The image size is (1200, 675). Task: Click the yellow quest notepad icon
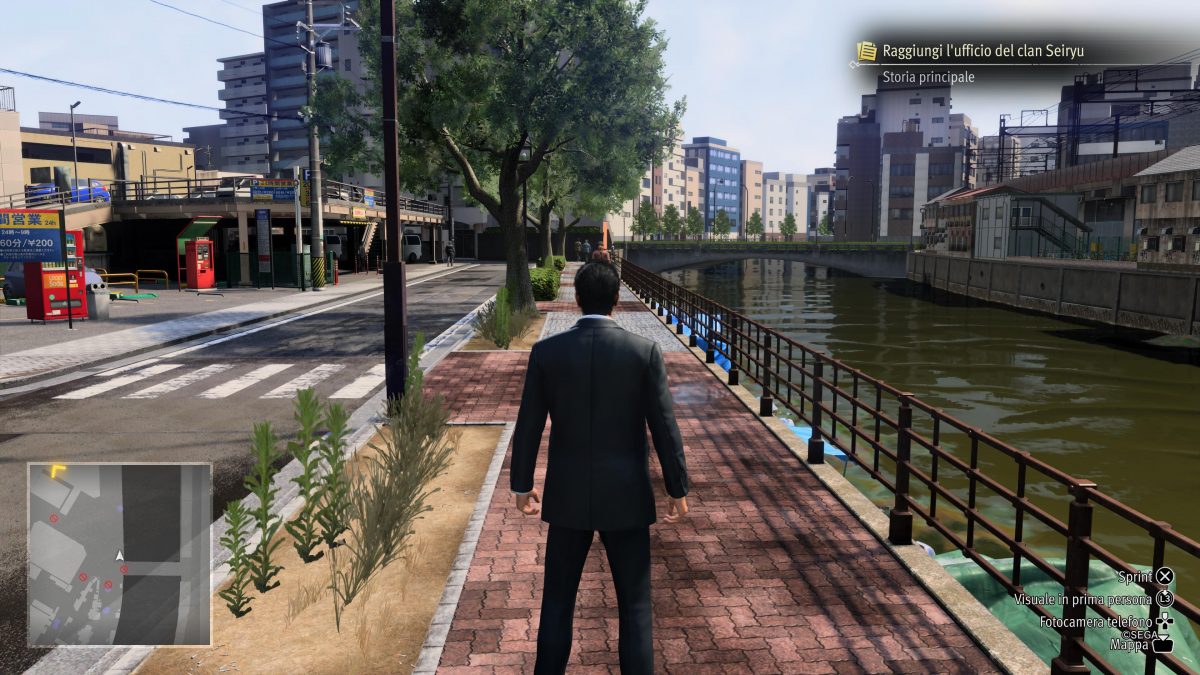pos(867,51)
